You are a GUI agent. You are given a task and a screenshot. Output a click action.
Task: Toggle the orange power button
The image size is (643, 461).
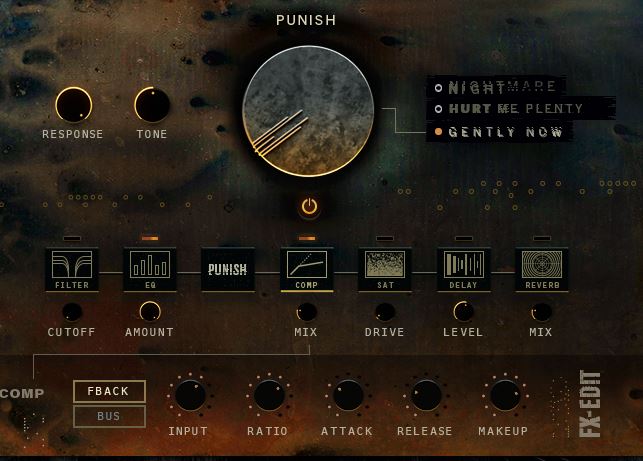(x=309, y=207)
